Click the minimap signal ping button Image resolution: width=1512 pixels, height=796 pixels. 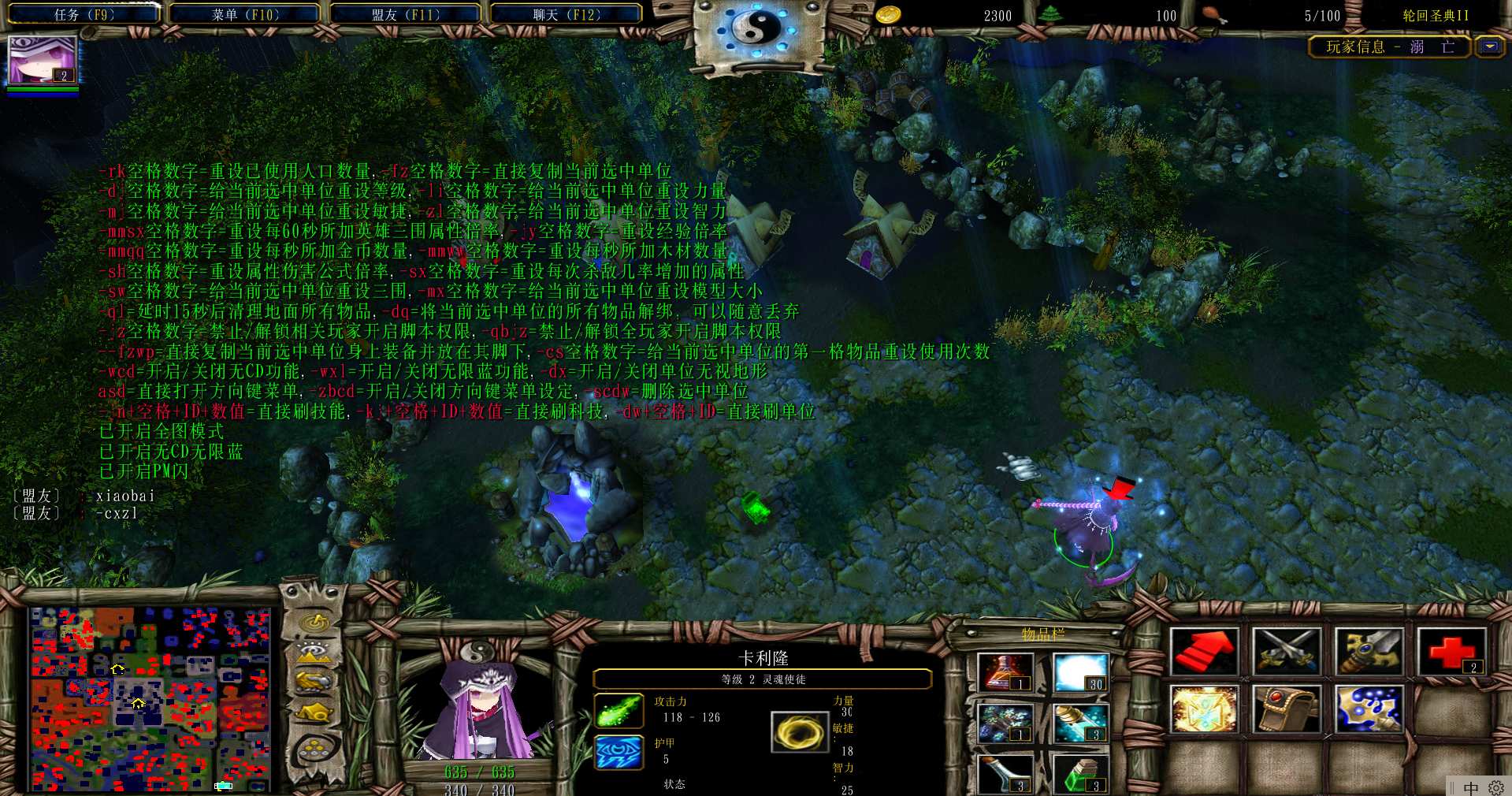(315, 623)
